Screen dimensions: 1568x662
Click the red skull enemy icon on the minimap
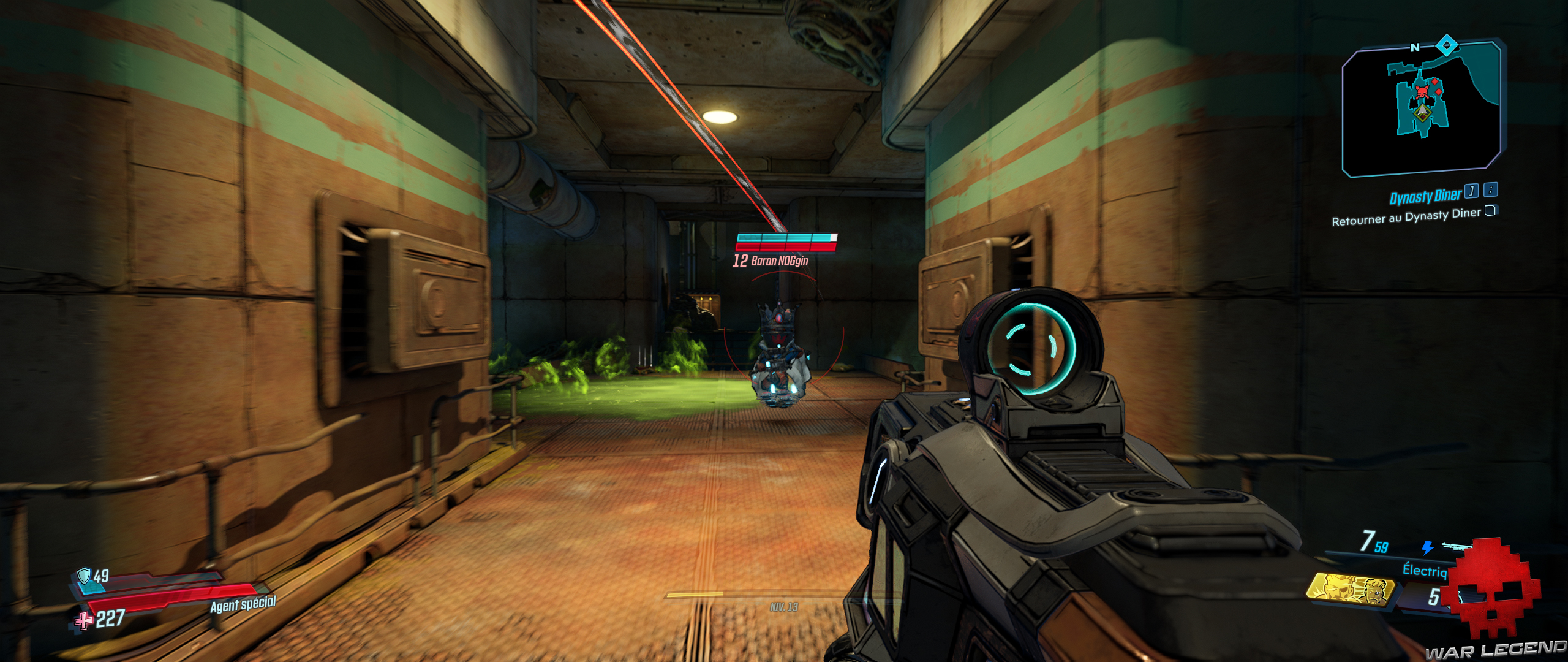(1422, 92)
